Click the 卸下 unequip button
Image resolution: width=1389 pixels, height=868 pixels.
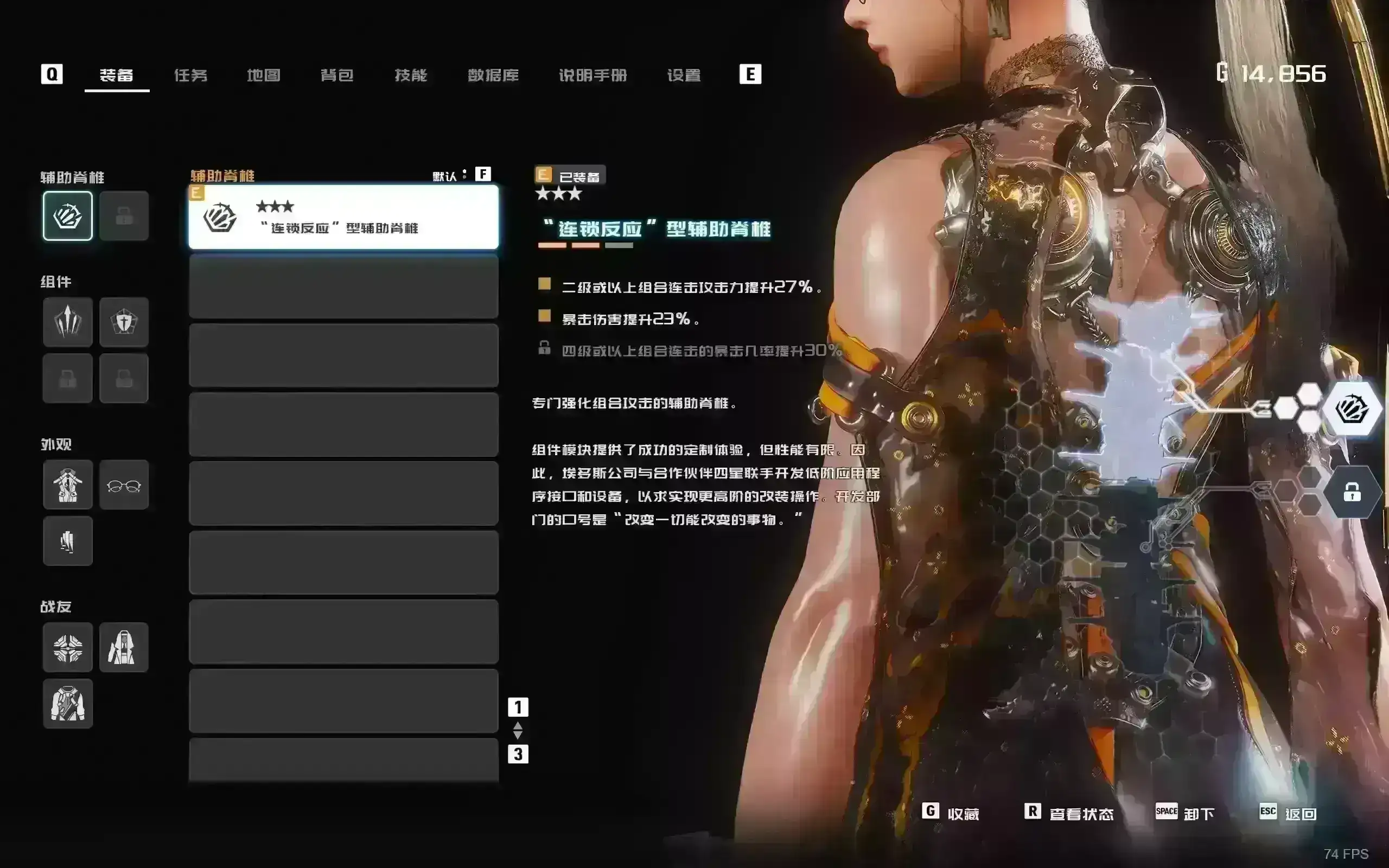click(x=1186, y=813)
